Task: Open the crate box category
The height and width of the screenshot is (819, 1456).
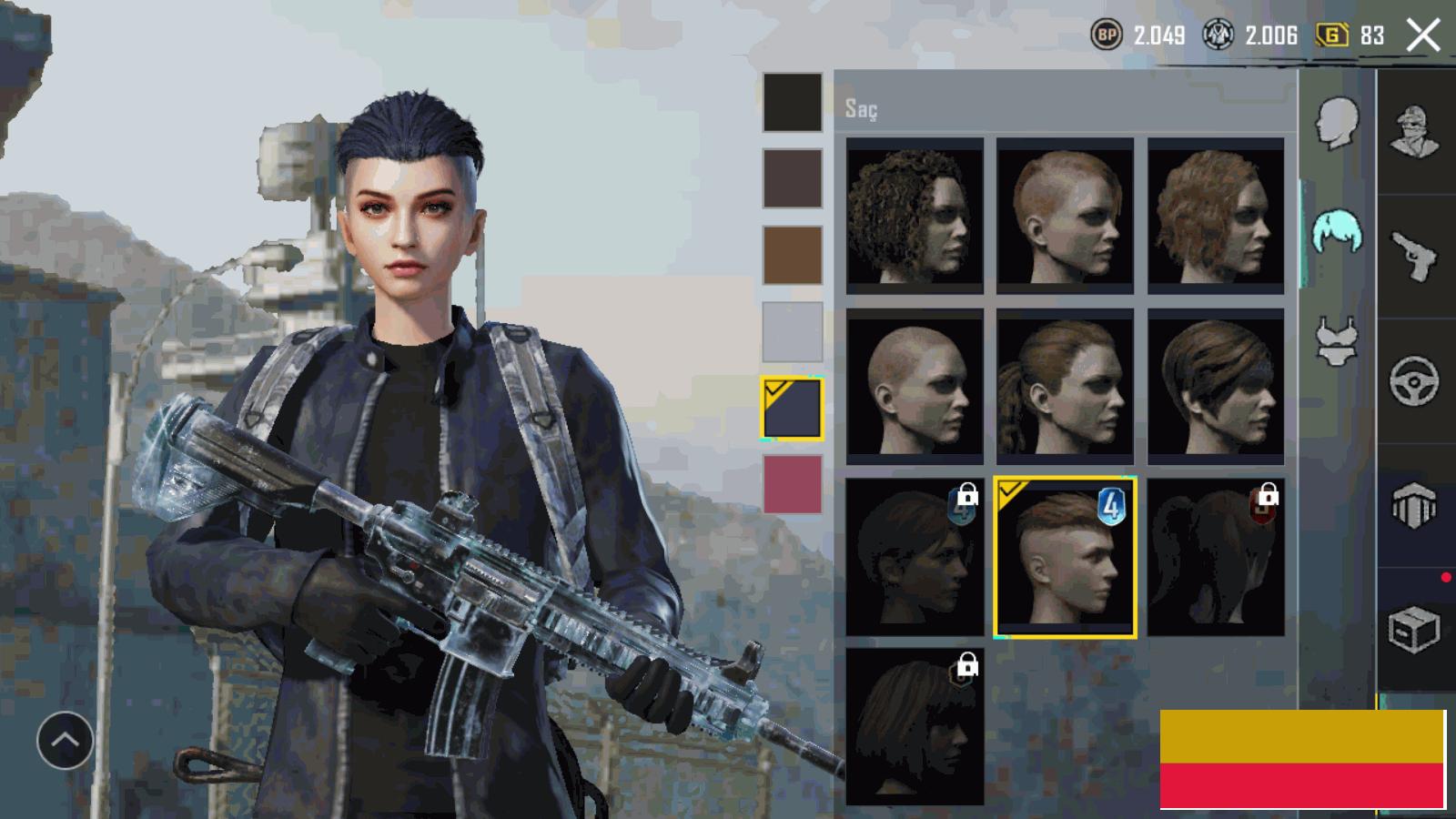Action: [1414, 630]
